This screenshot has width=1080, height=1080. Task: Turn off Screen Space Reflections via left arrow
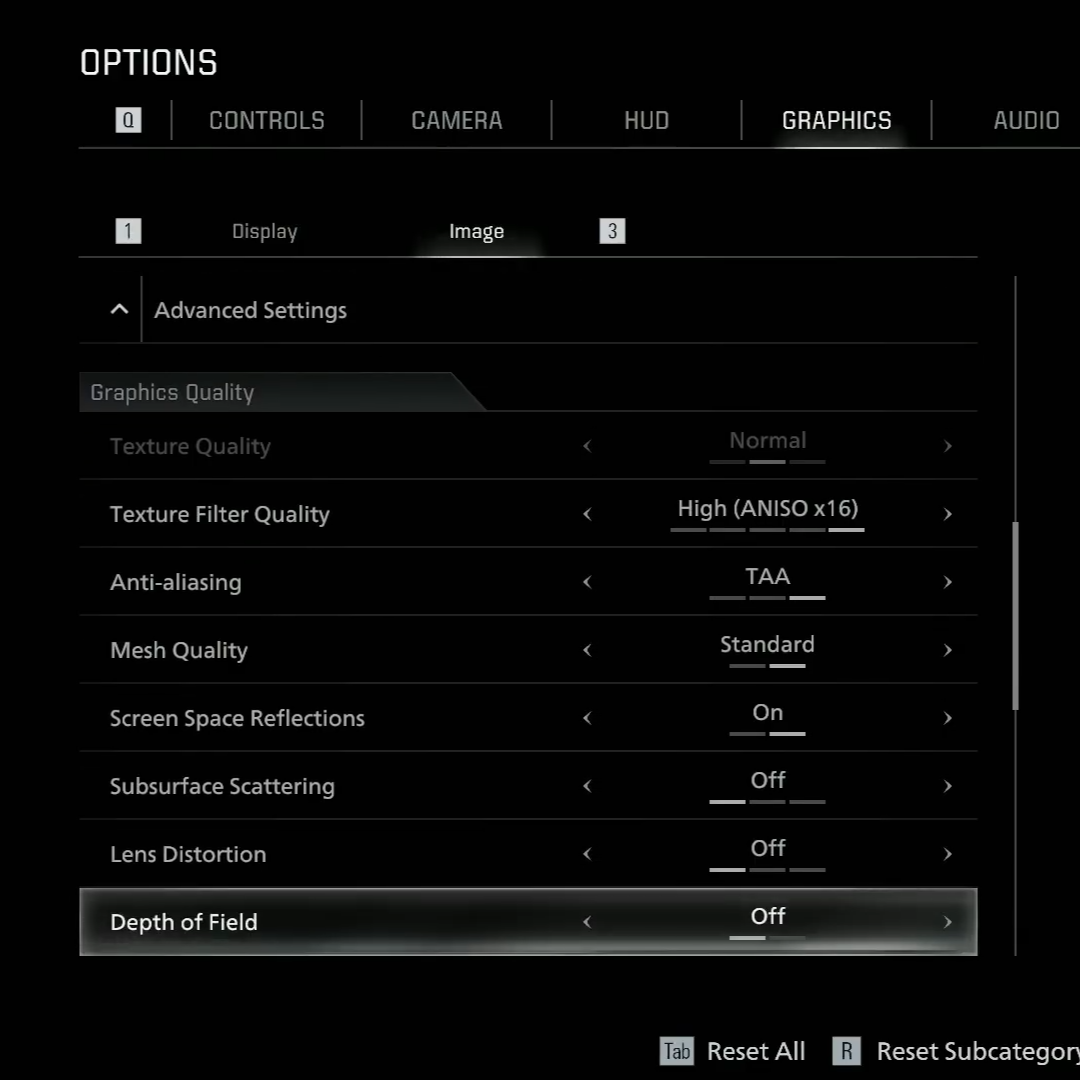587,718
